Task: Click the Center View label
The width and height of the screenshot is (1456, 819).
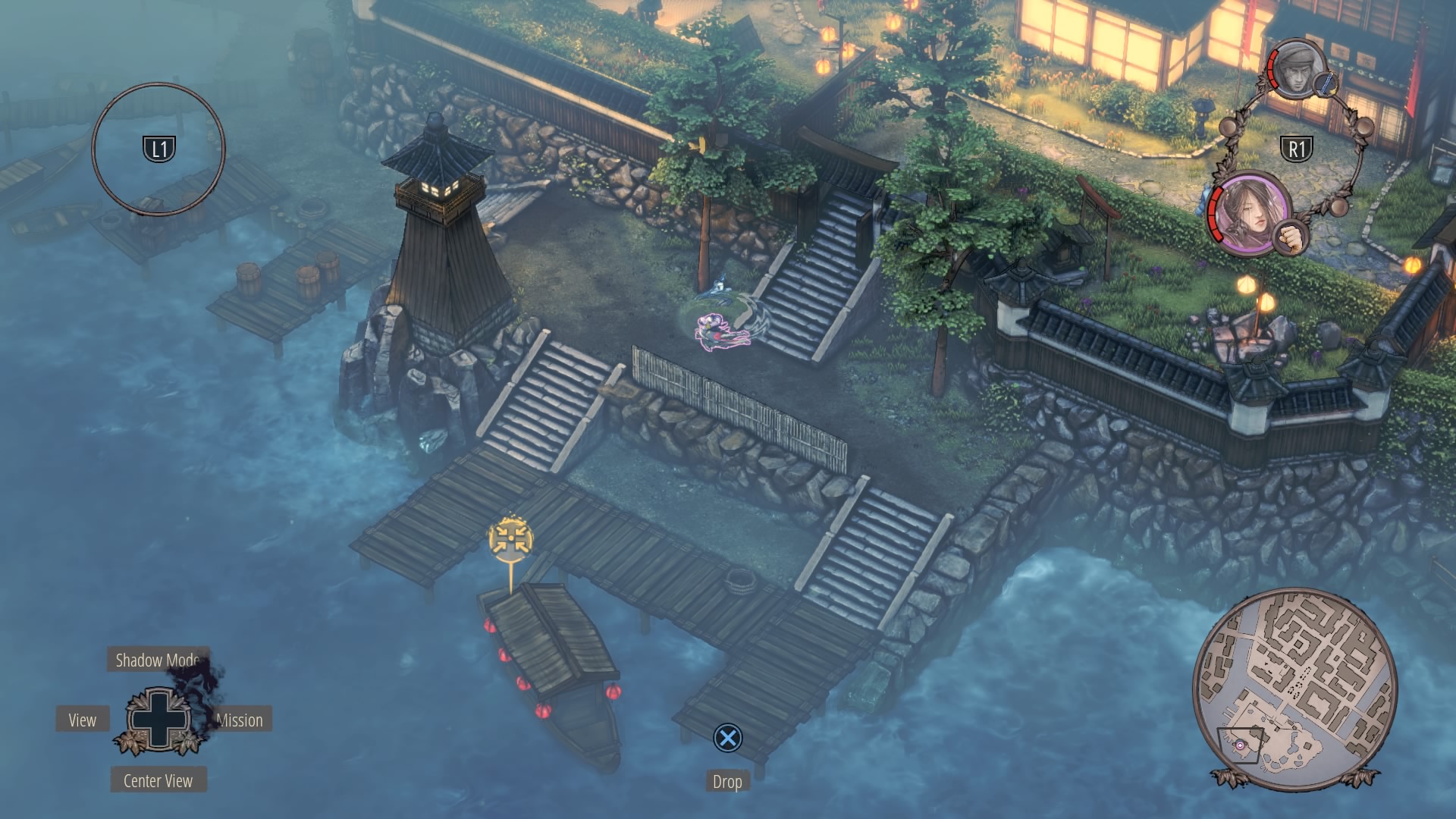Action: (x=158, y=780)
